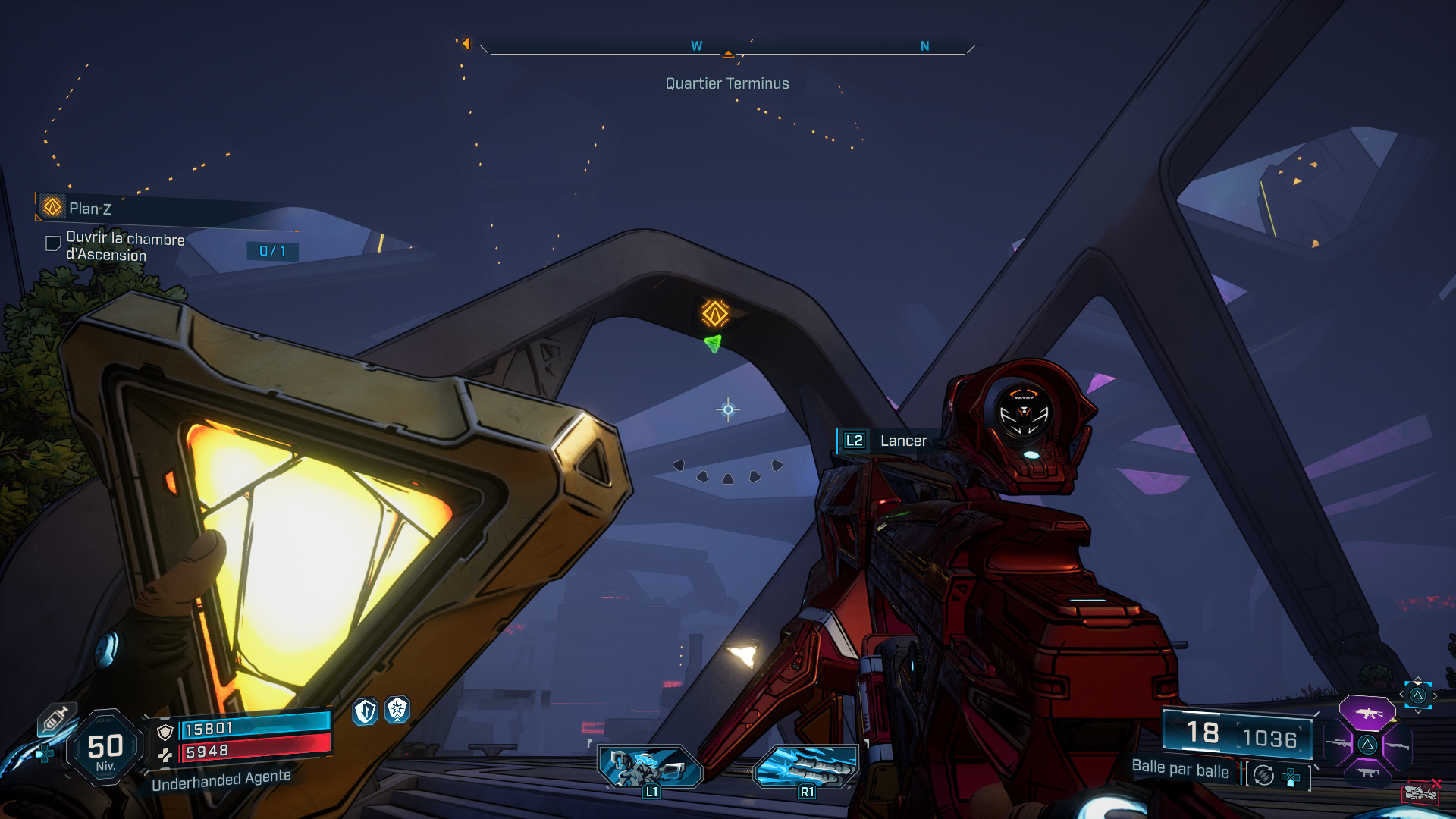The image size is (1456, 819).
Task: Toggle the Balle par balle fire mode icon
Action: [x=1263, y=775]
